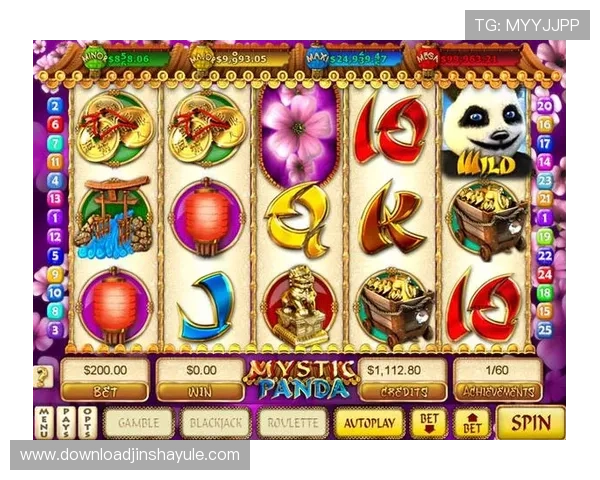Choose the Roulette side game
This screenshot has height=480, width=600.
(x=293, y=423)
